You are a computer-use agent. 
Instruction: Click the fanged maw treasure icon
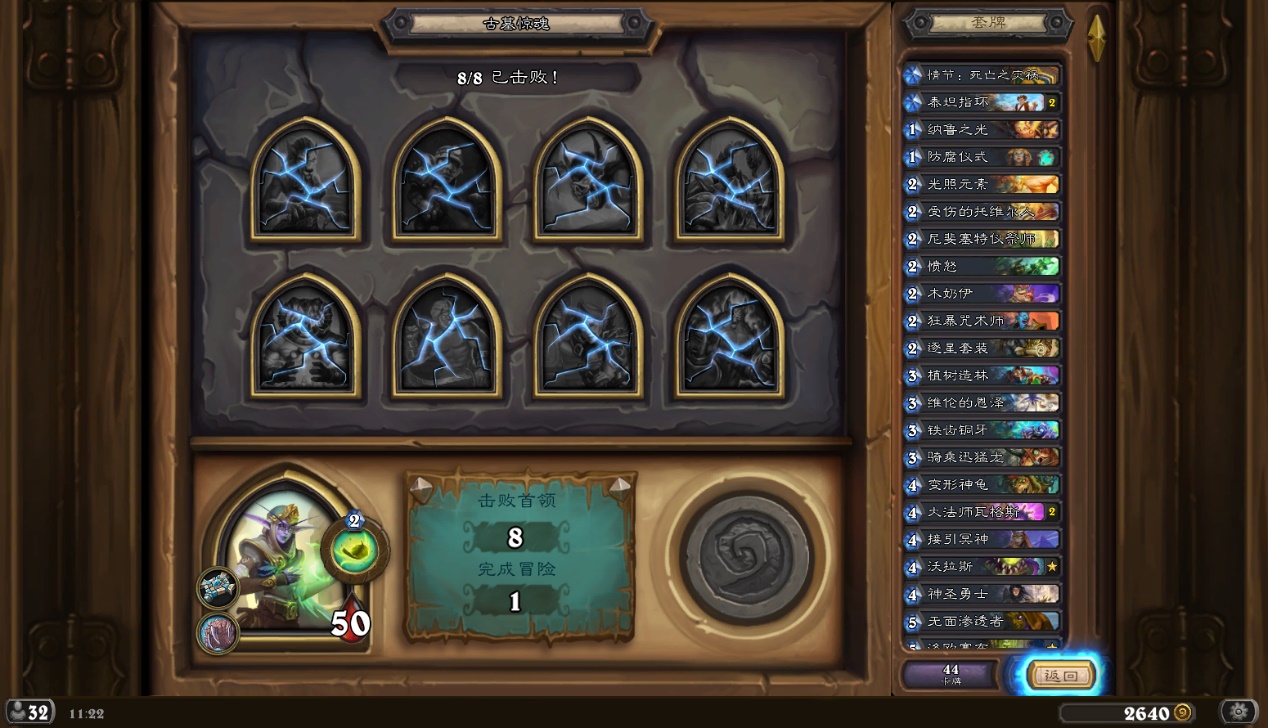pyautogui.click(x=217, y=633)
